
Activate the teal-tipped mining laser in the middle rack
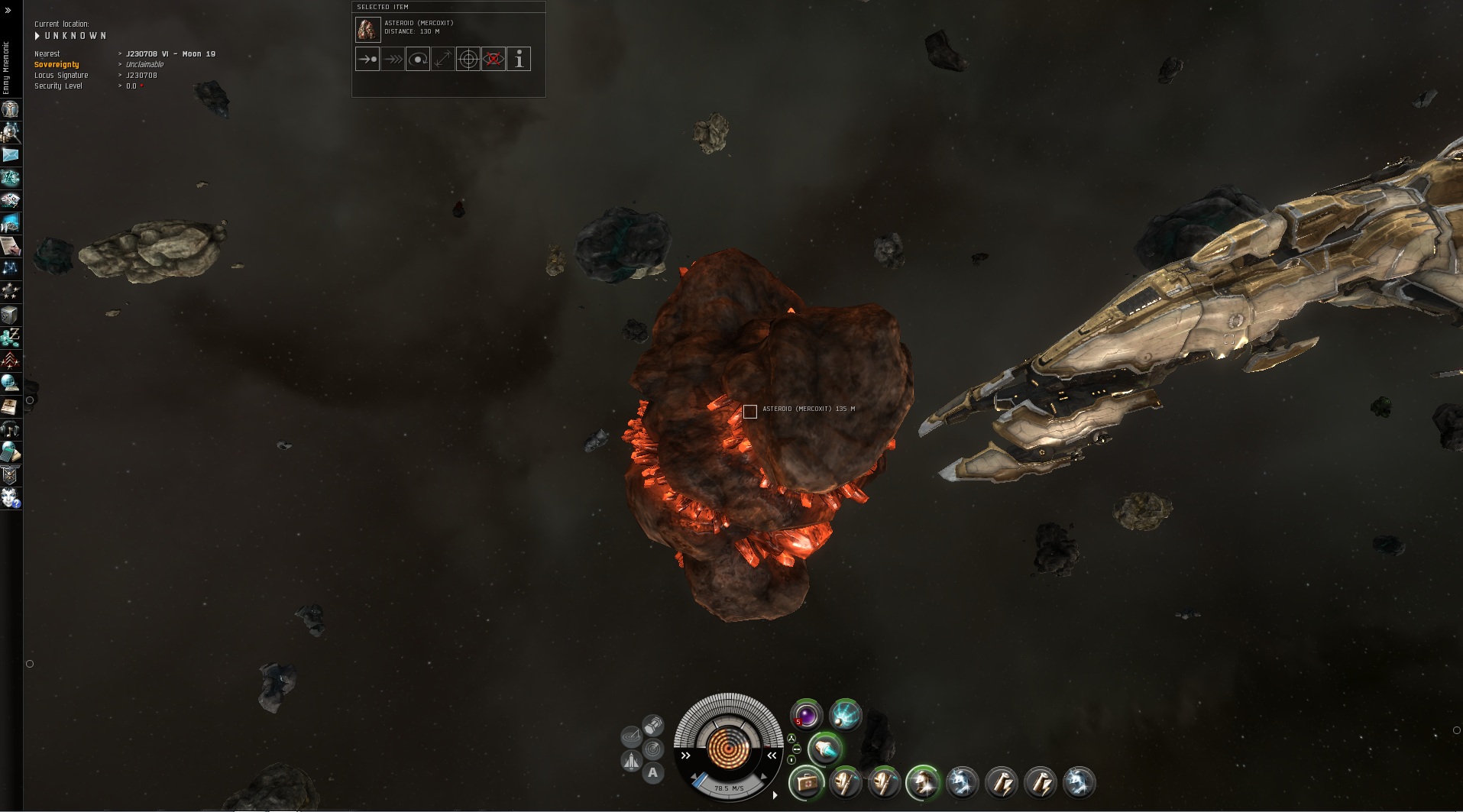pos(825,749)
